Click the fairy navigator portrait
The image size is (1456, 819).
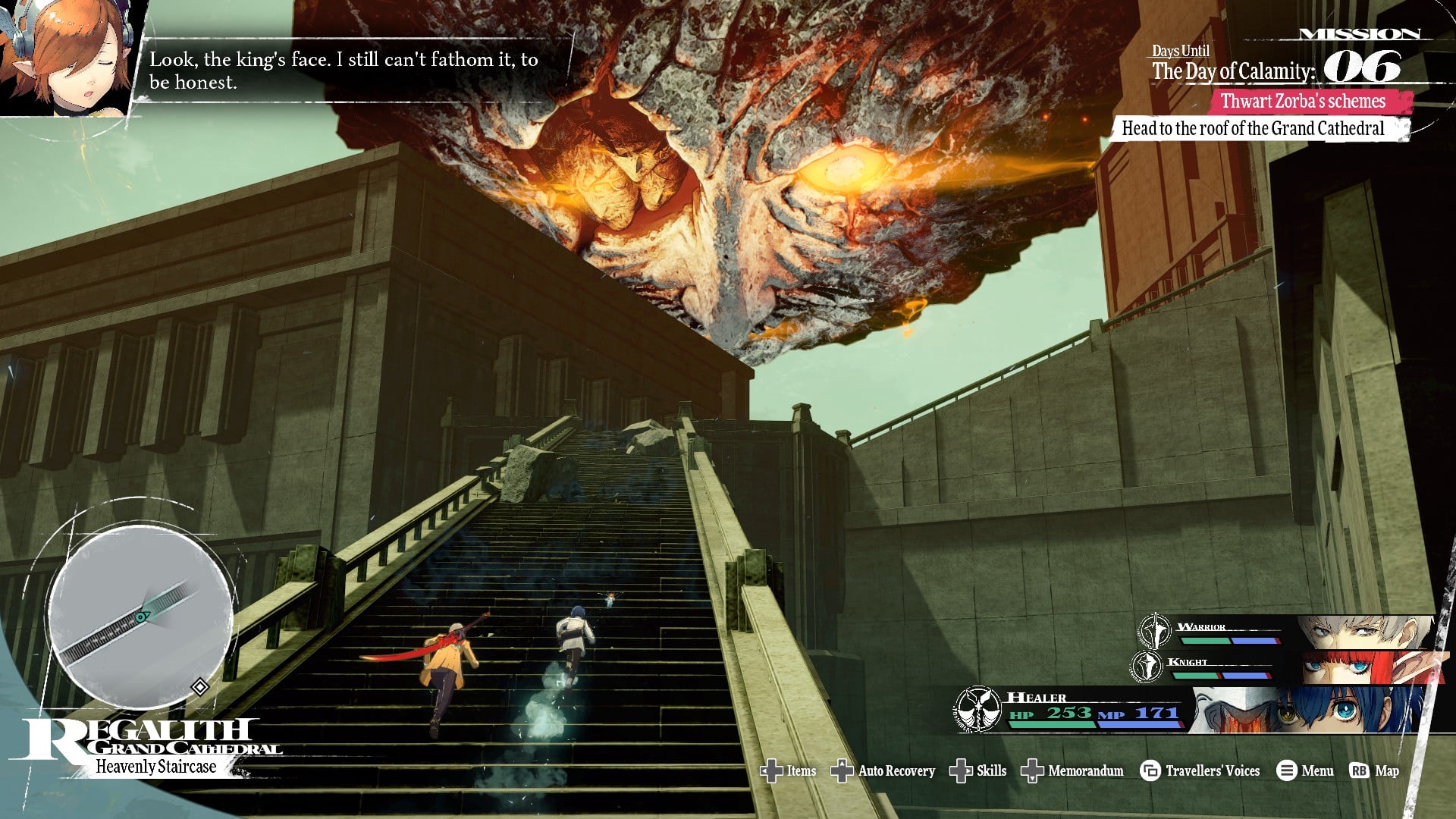click(x=67, y=57)
